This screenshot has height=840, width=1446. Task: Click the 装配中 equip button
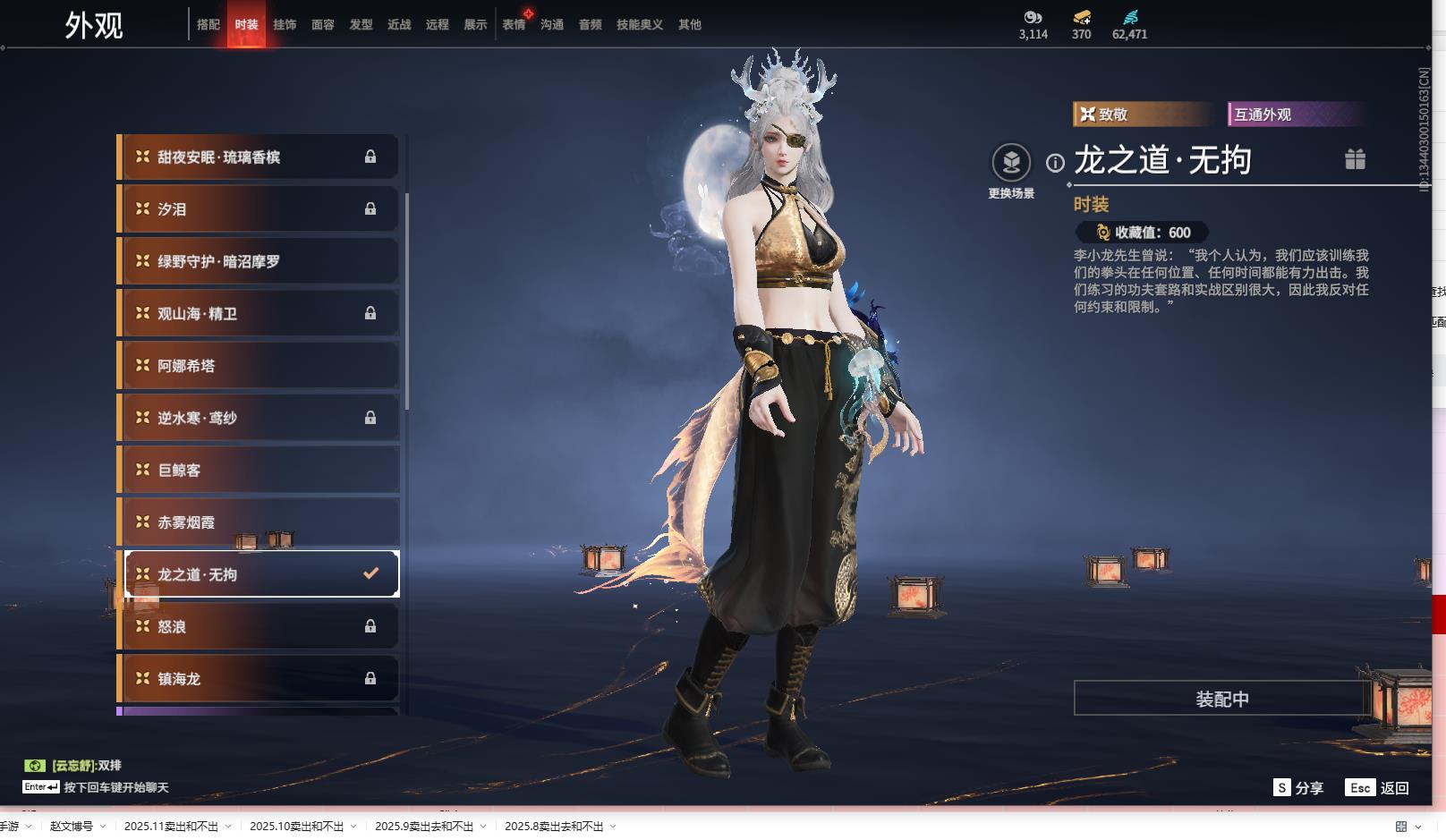click(x=1221, y=699)
